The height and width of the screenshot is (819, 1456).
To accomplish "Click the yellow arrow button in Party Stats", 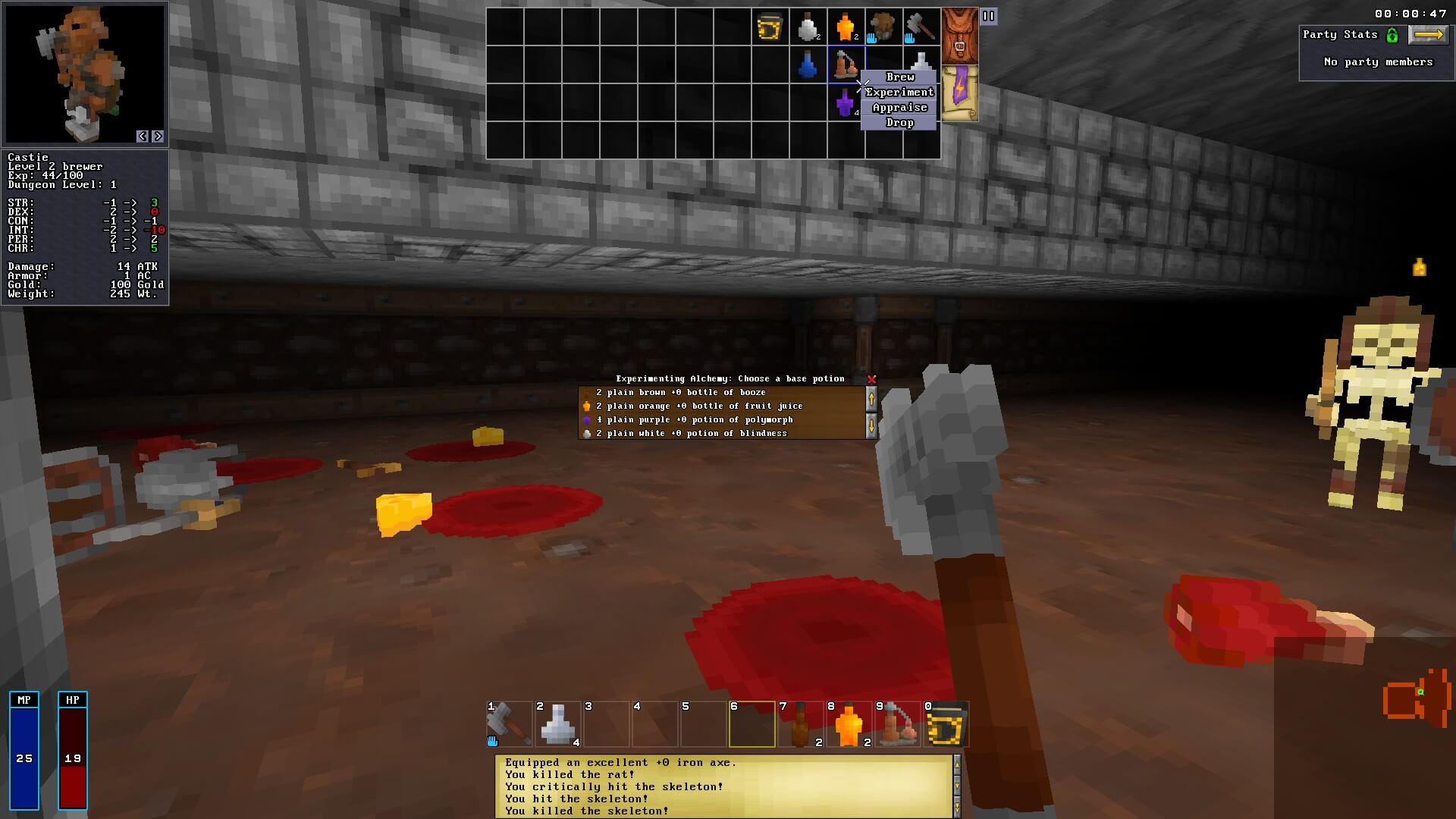I will click(1429, 34).
